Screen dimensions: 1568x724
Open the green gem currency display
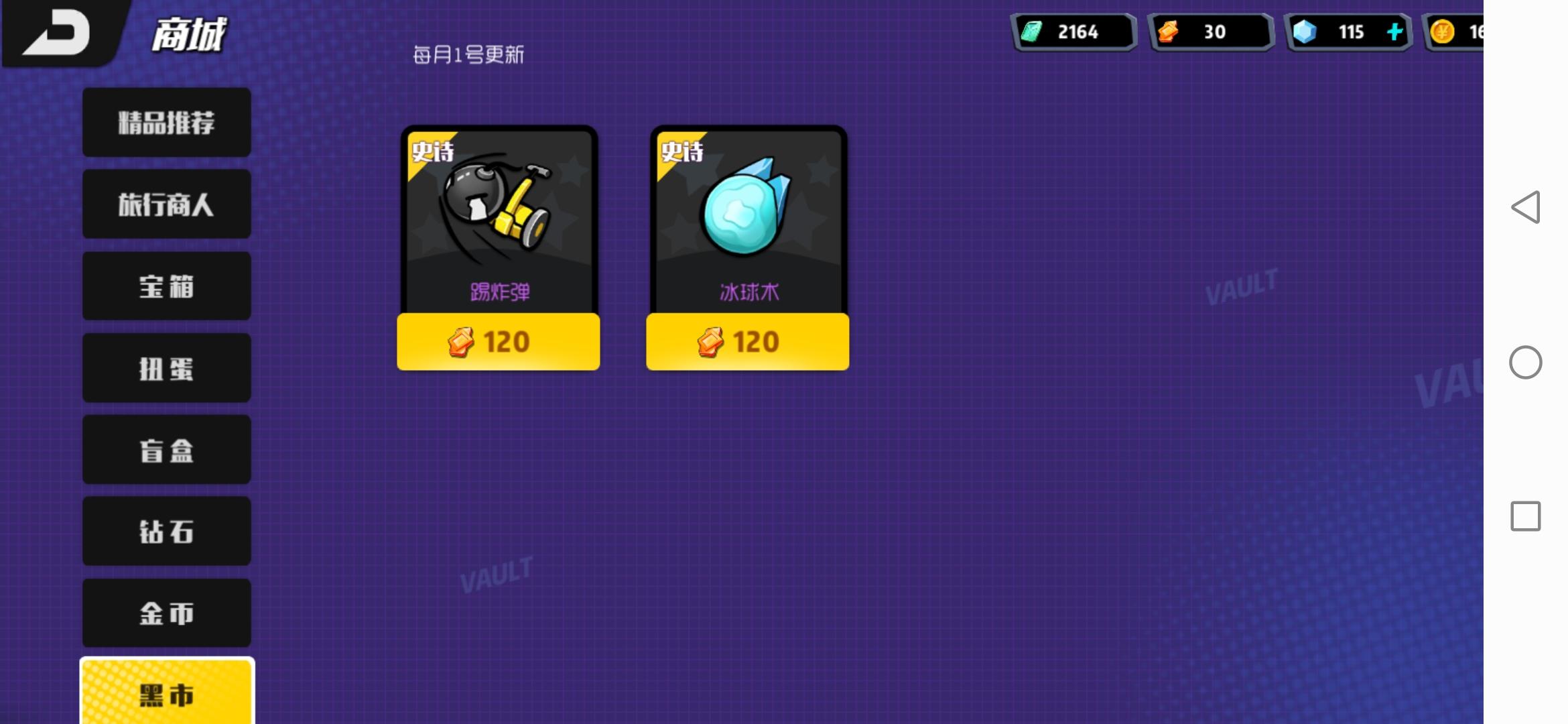(x=1072, y=31)
